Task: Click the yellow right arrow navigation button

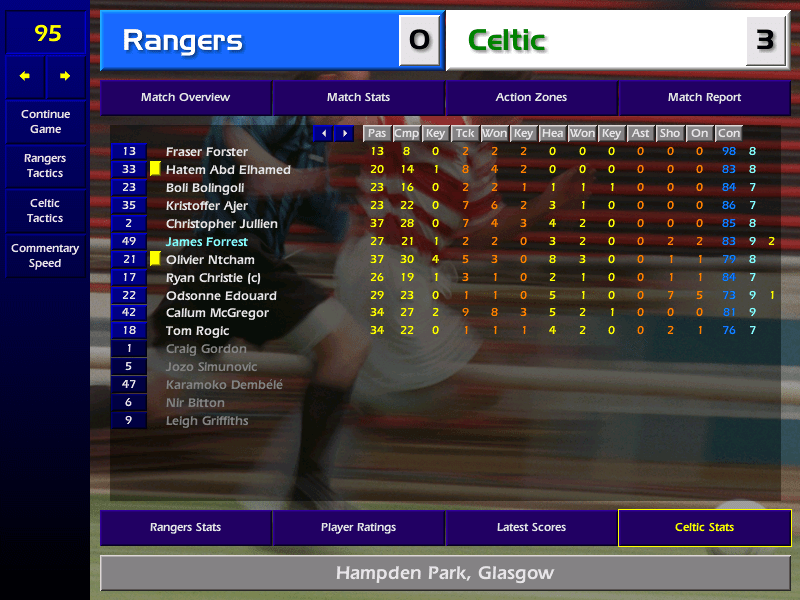Action: (66, 76)
